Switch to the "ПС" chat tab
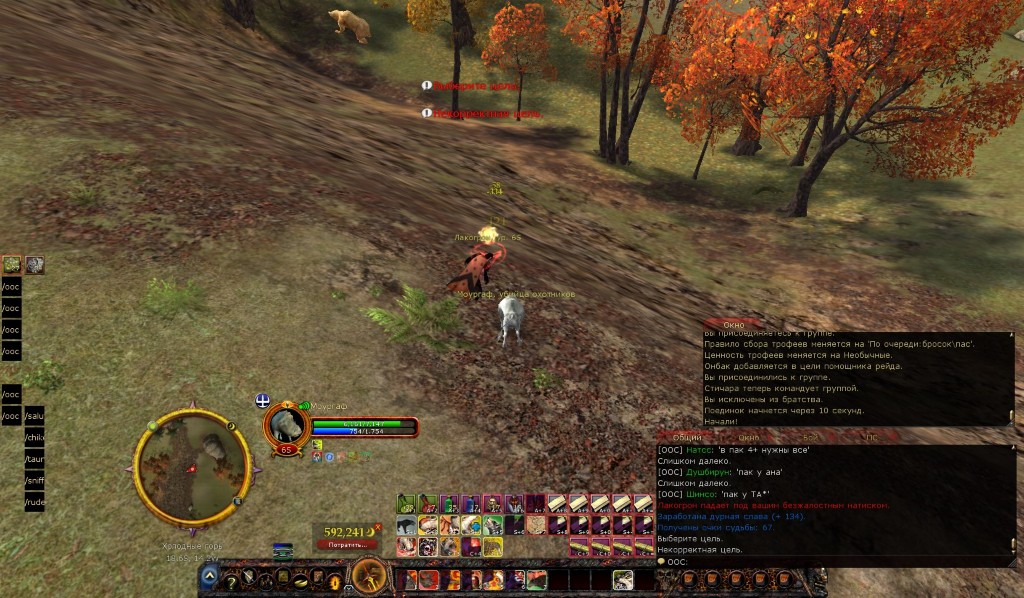Viewport: 1024px width, 598px height. click(871, 437)
